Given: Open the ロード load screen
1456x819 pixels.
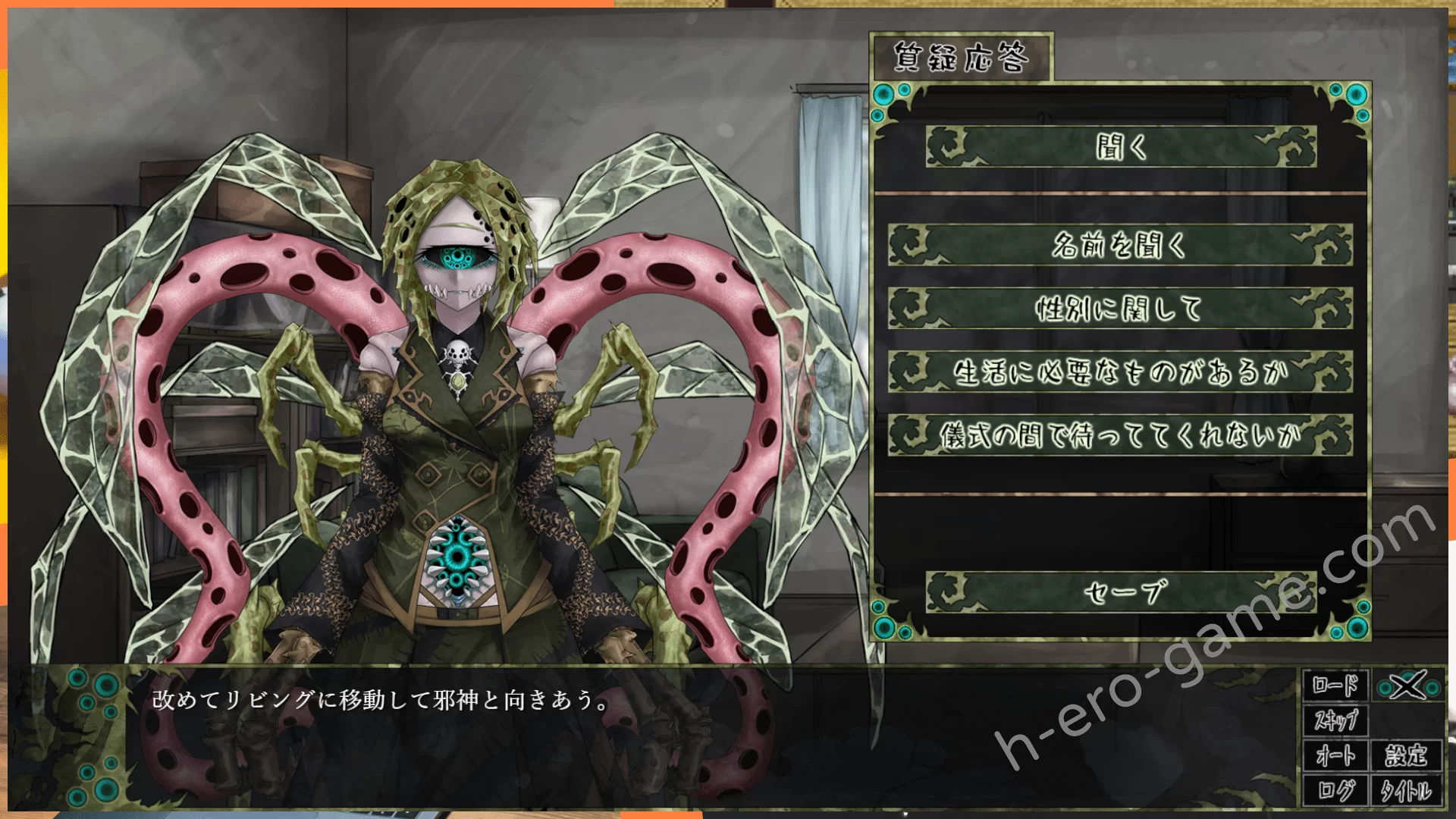Looking at the screenshot, I should (x=1335, y=686).
